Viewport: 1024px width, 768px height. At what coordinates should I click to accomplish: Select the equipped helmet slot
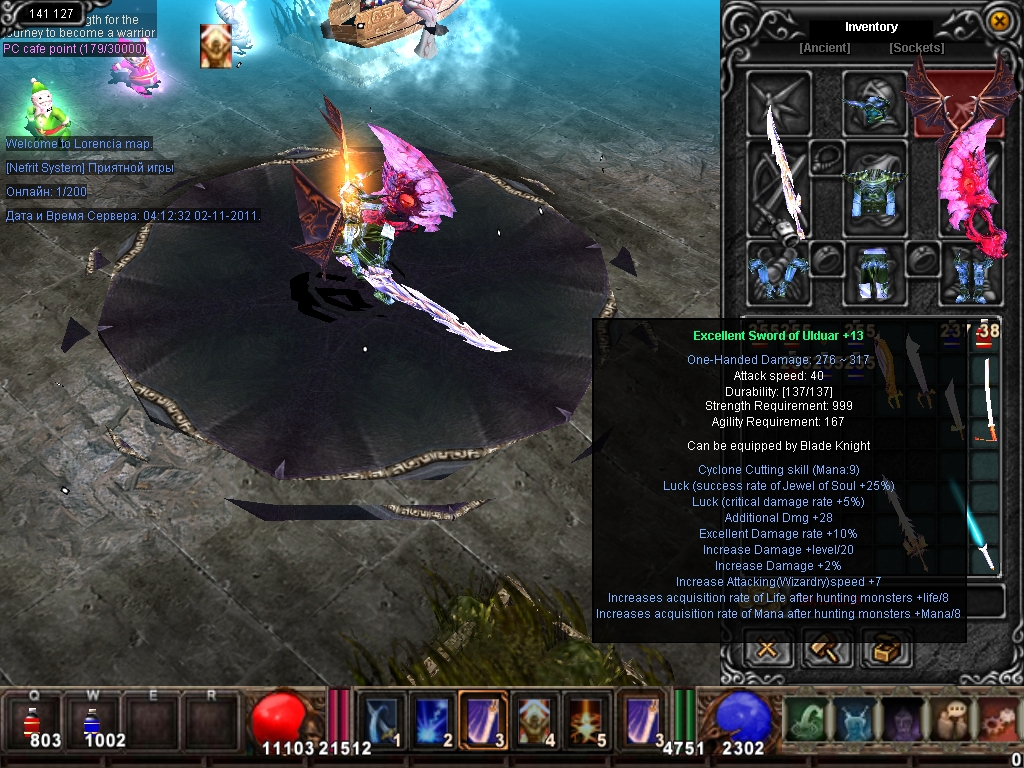coord(875,103)
